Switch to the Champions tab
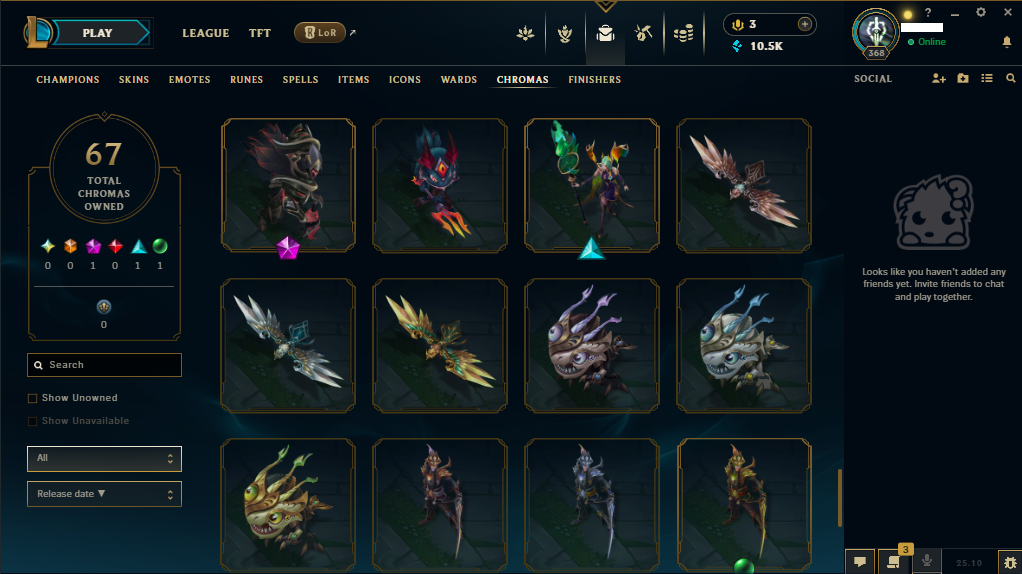1022x574 pixels. click(x=68, y=80)
